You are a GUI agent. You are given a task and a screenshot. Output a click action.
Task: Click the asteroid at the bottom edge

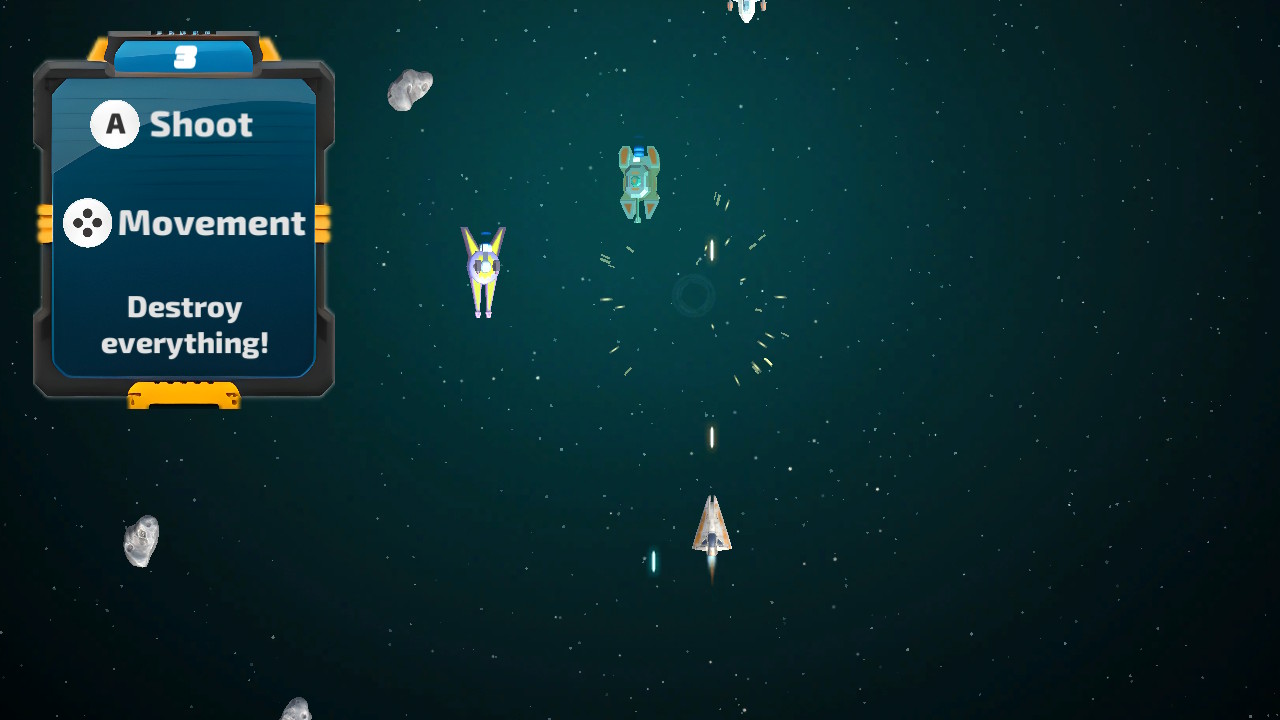click(296, 710)
